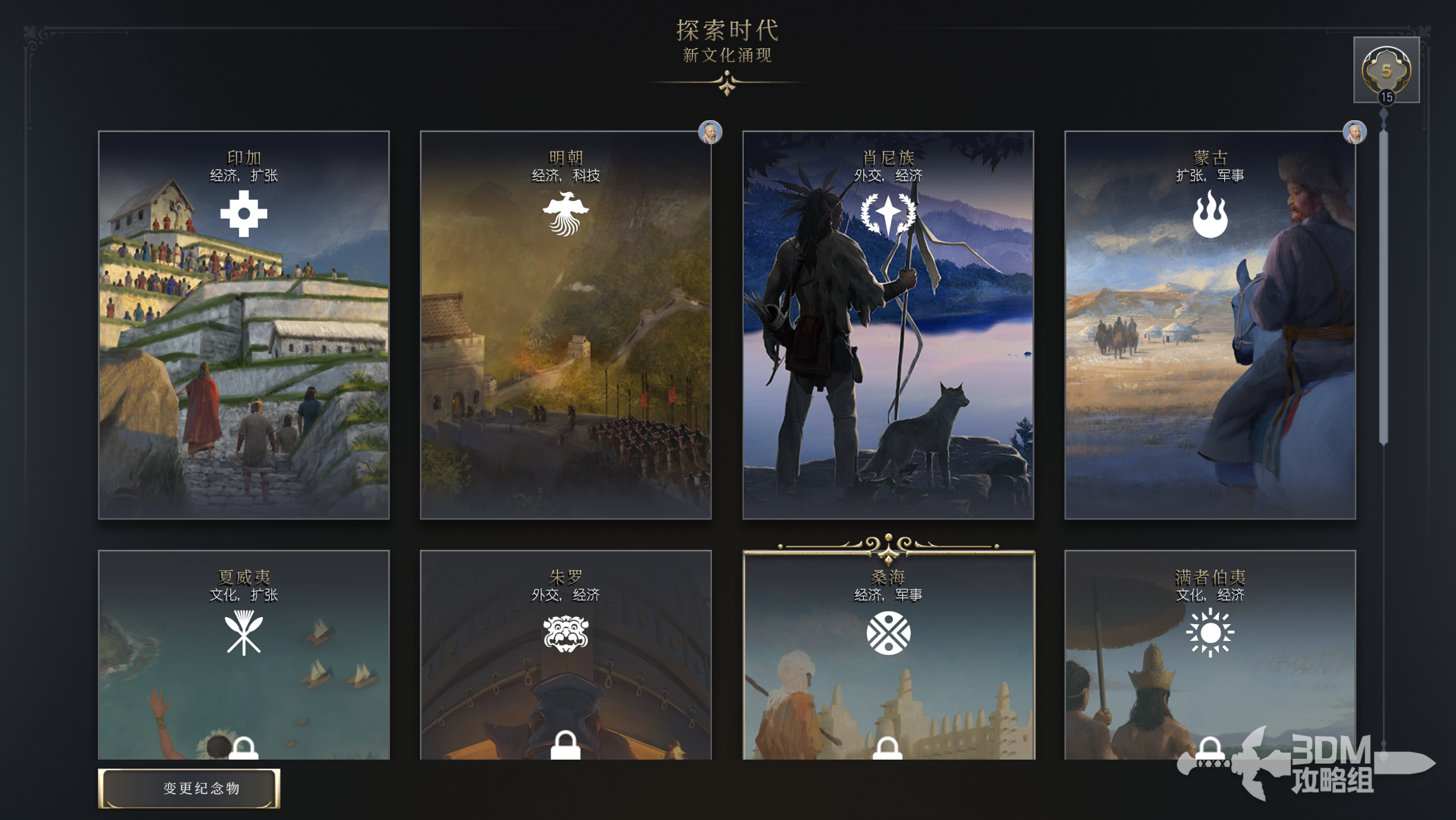Select the 蒙古 (Mongolia) civilization card
The image size is (1456, 820).
1209,325
